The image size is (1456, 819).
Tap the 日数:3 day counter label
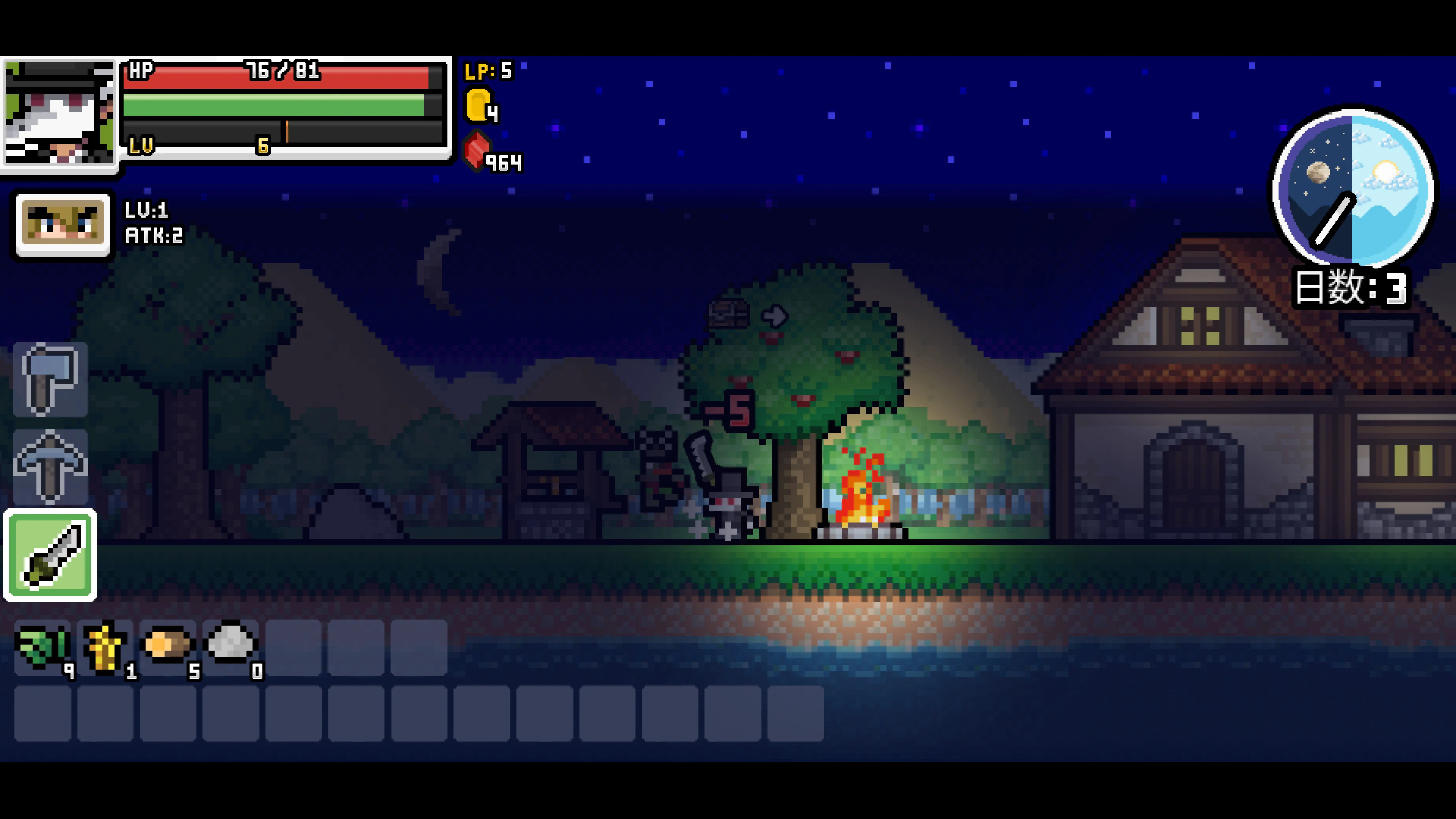point(1351,288)
